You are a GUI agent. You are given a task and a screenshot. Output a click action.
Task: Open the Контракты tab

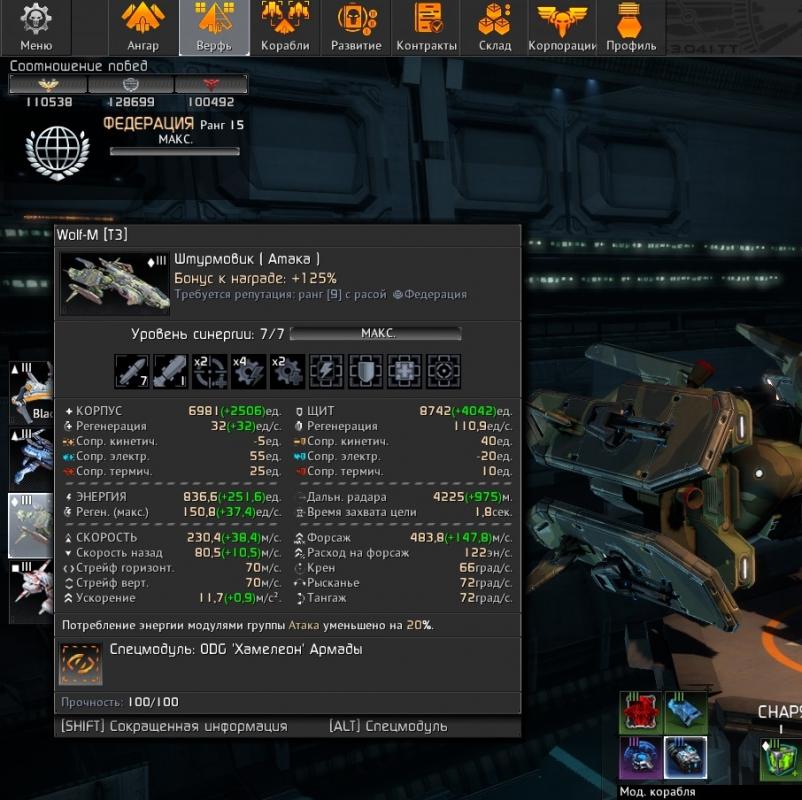427,27
